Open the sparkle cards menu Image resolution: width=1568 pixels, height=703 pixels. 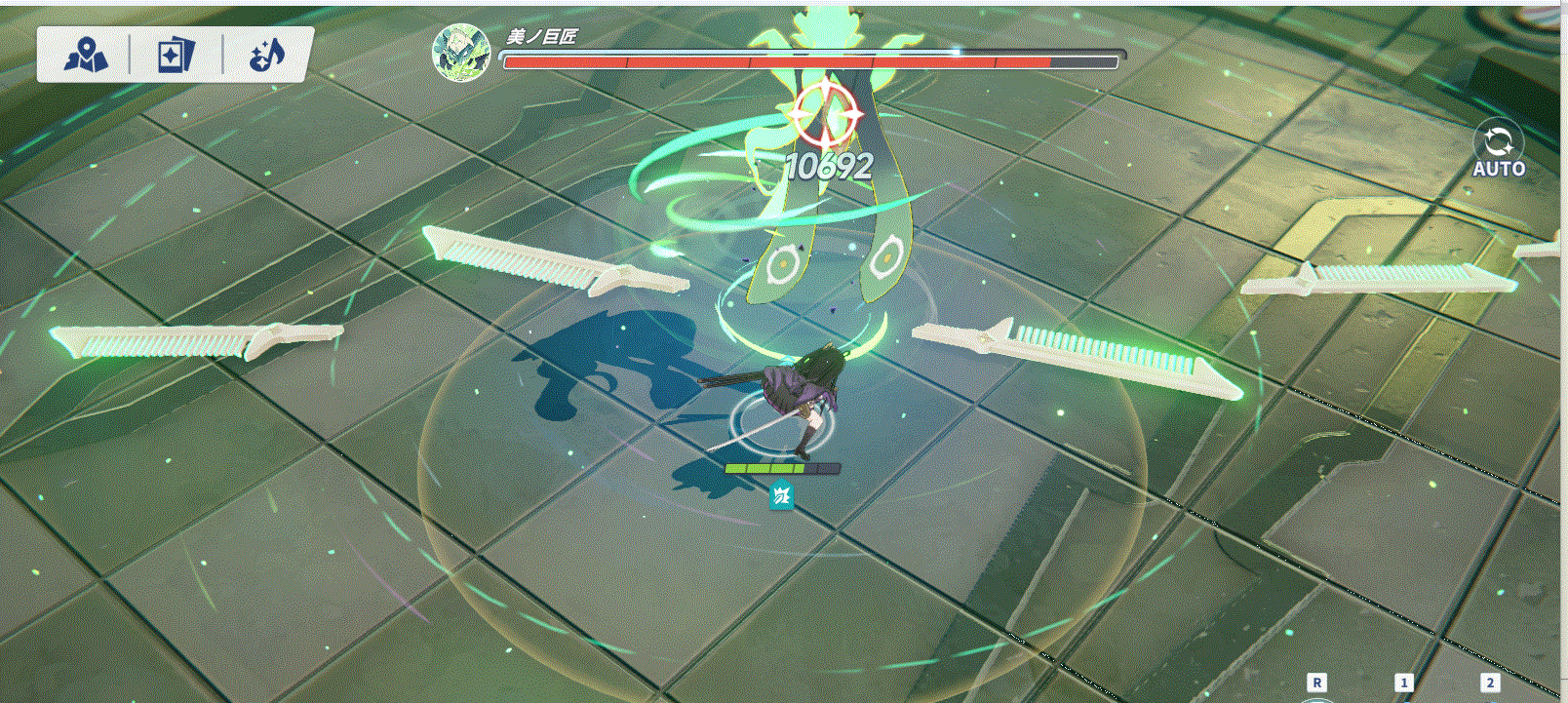(176, 56)
